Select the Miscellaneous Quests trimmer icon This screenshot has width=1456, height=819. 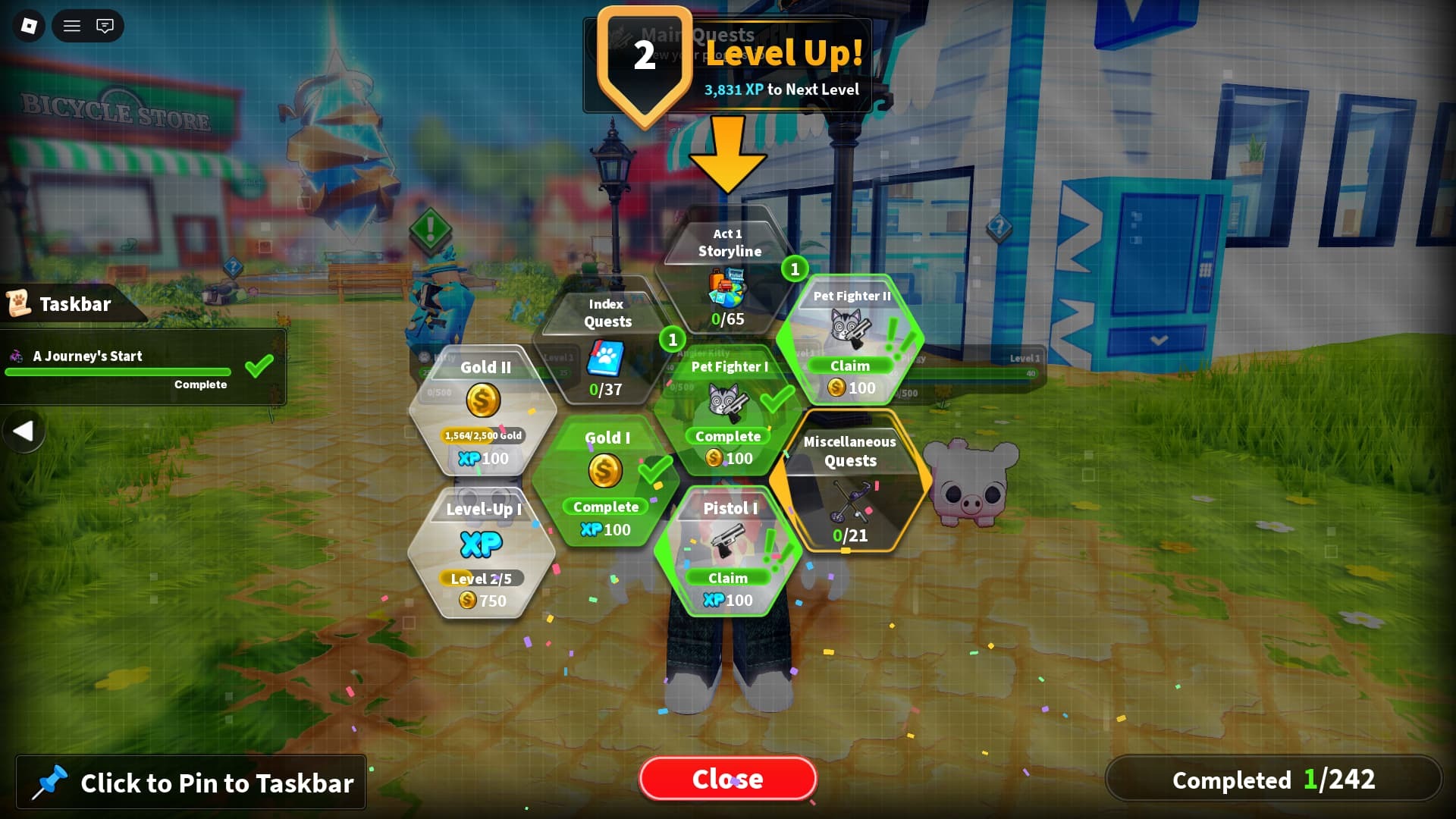pos(849,502)
